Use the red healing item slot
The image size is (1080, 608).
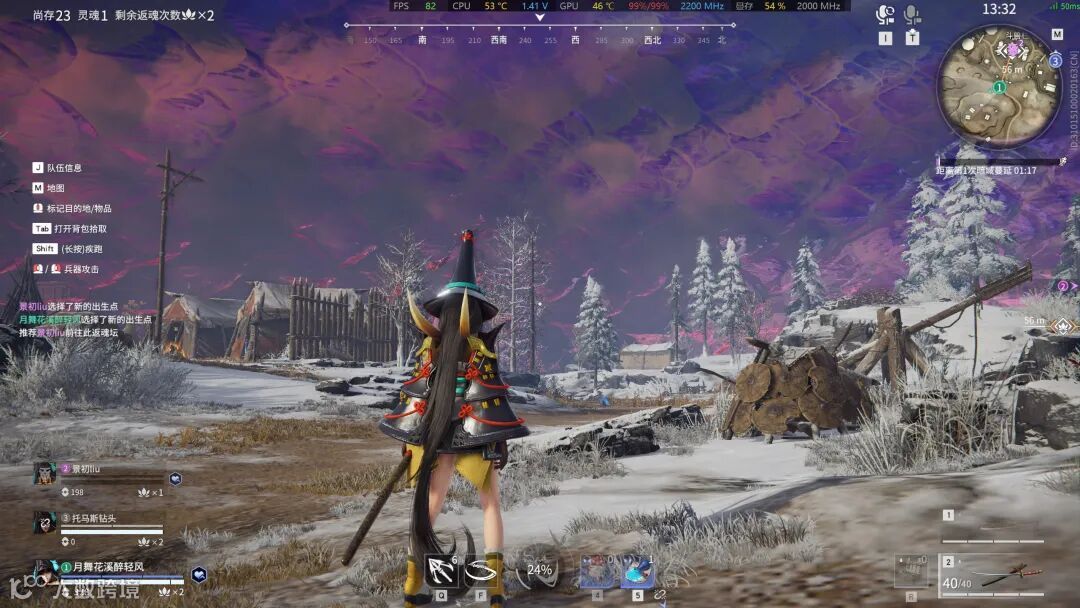(x=597, y=571)
